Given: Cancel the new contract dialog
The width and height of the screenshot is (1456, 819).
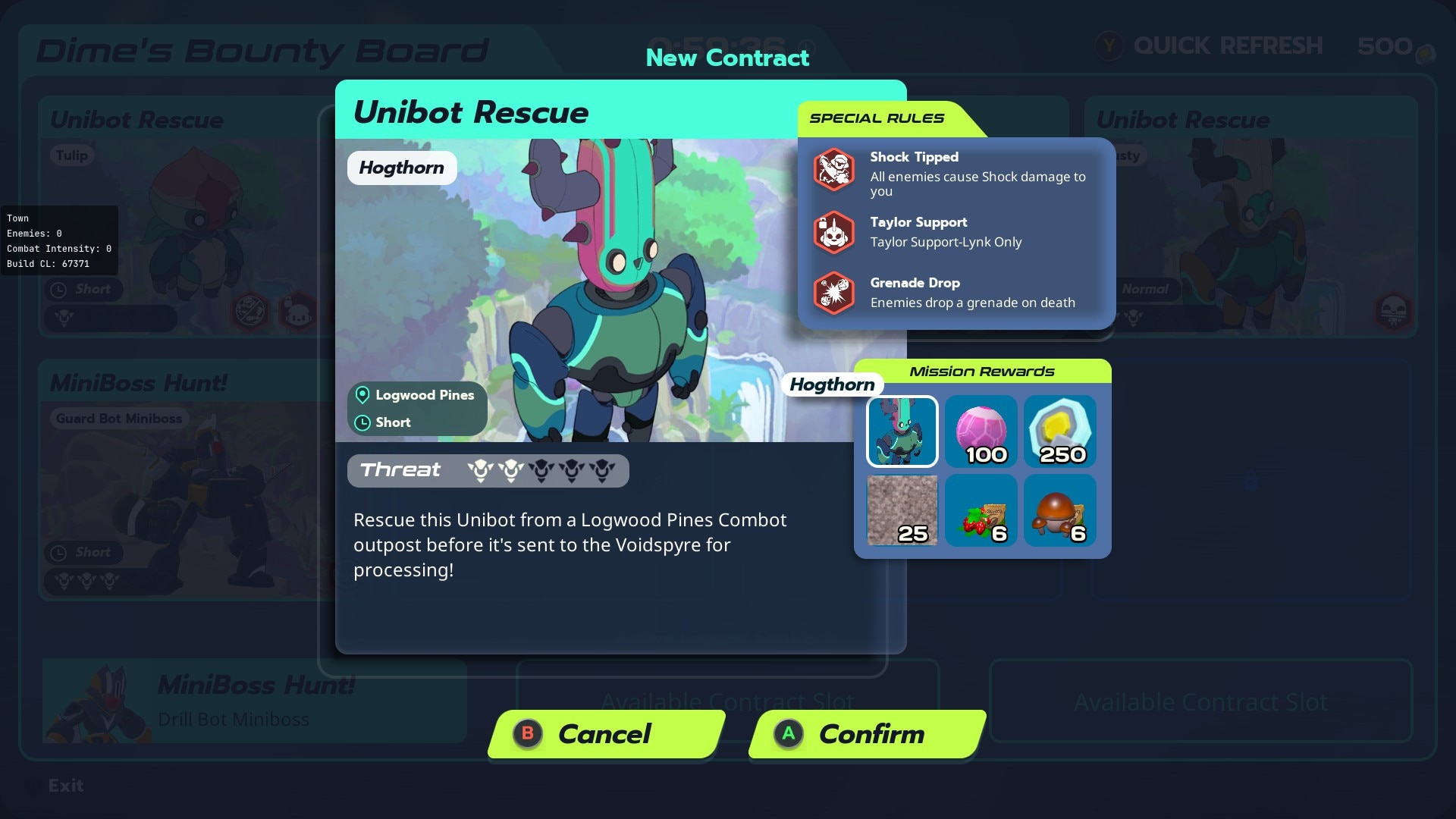Looking at the screenshot, I should coord(606,734).
